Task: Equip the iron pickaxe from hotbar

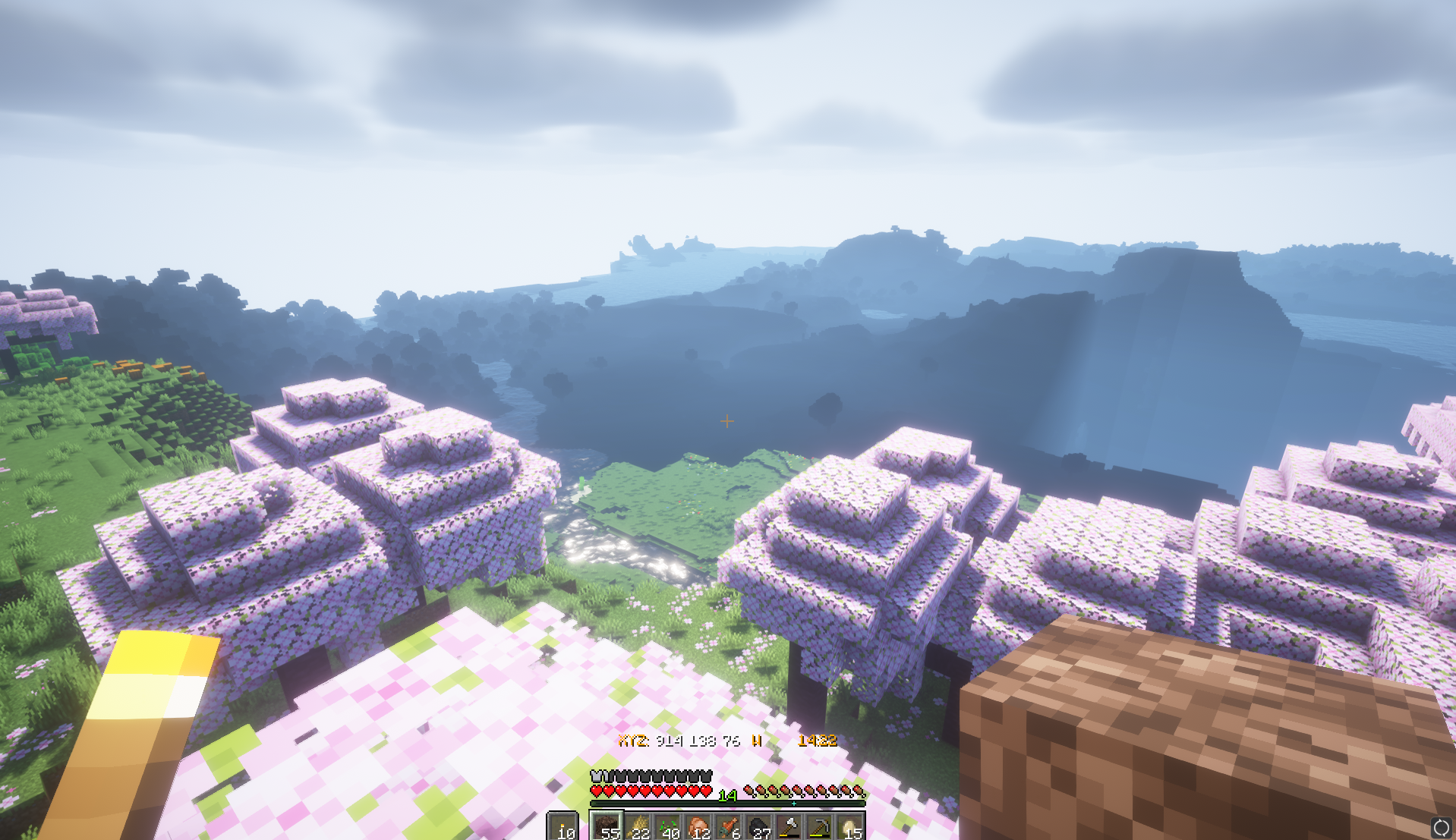Action: pyautogui.click(x=820, y=827)
